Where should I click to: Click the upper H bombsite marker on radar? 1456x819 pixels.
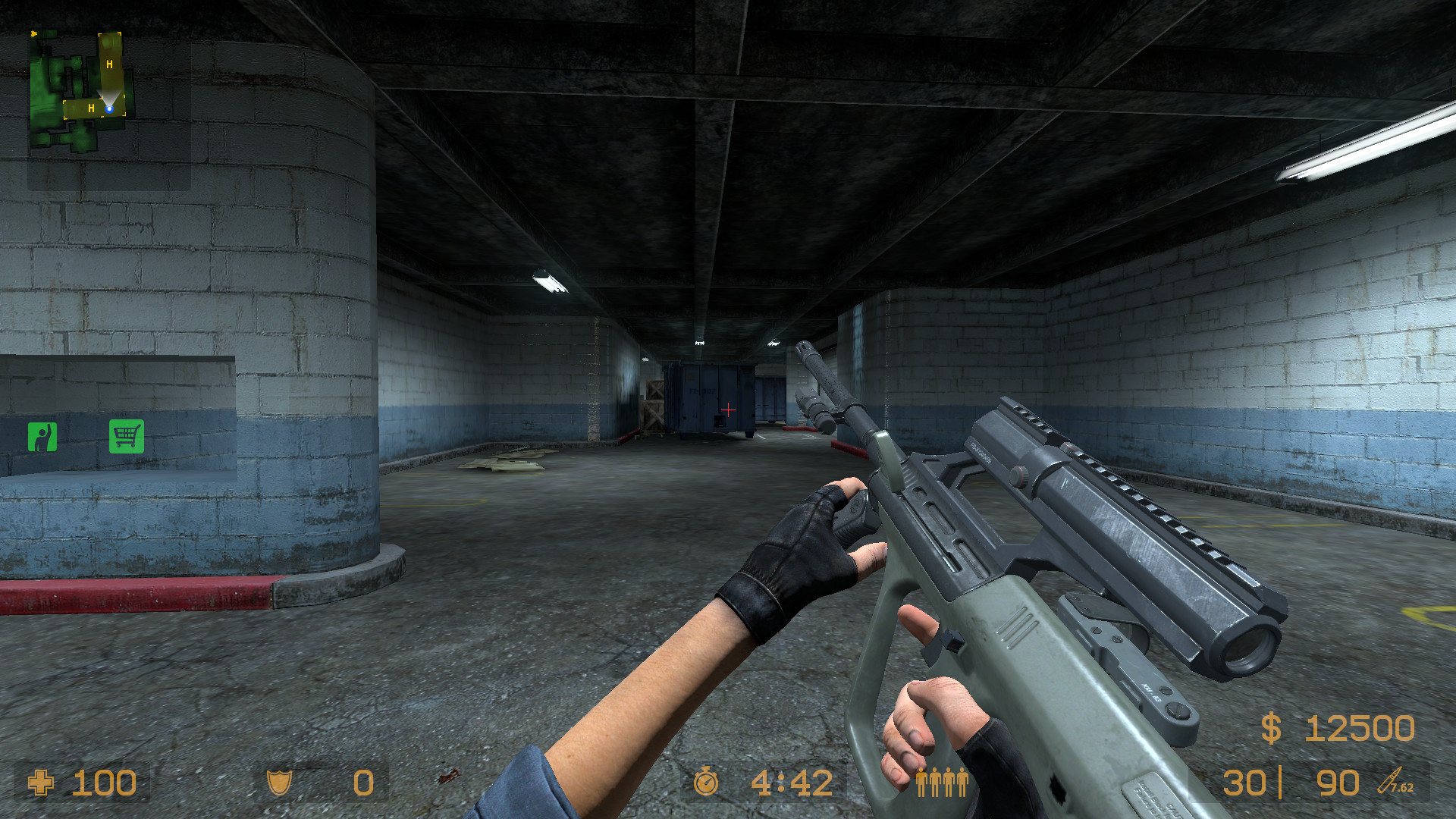click(x=108, y=65)
